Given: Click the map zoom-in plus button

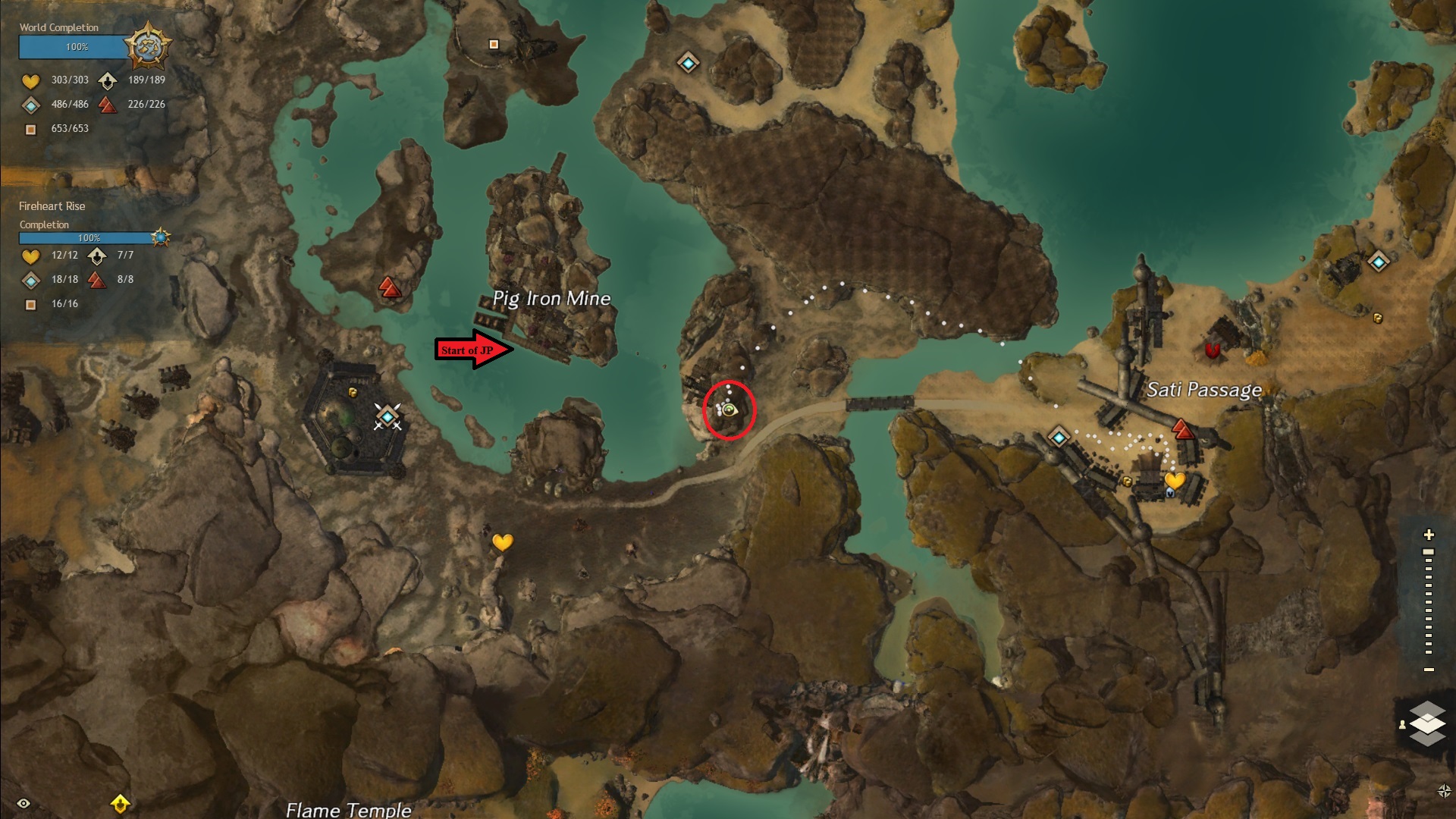Looking at the screenshot, I should pos(1429,535).
